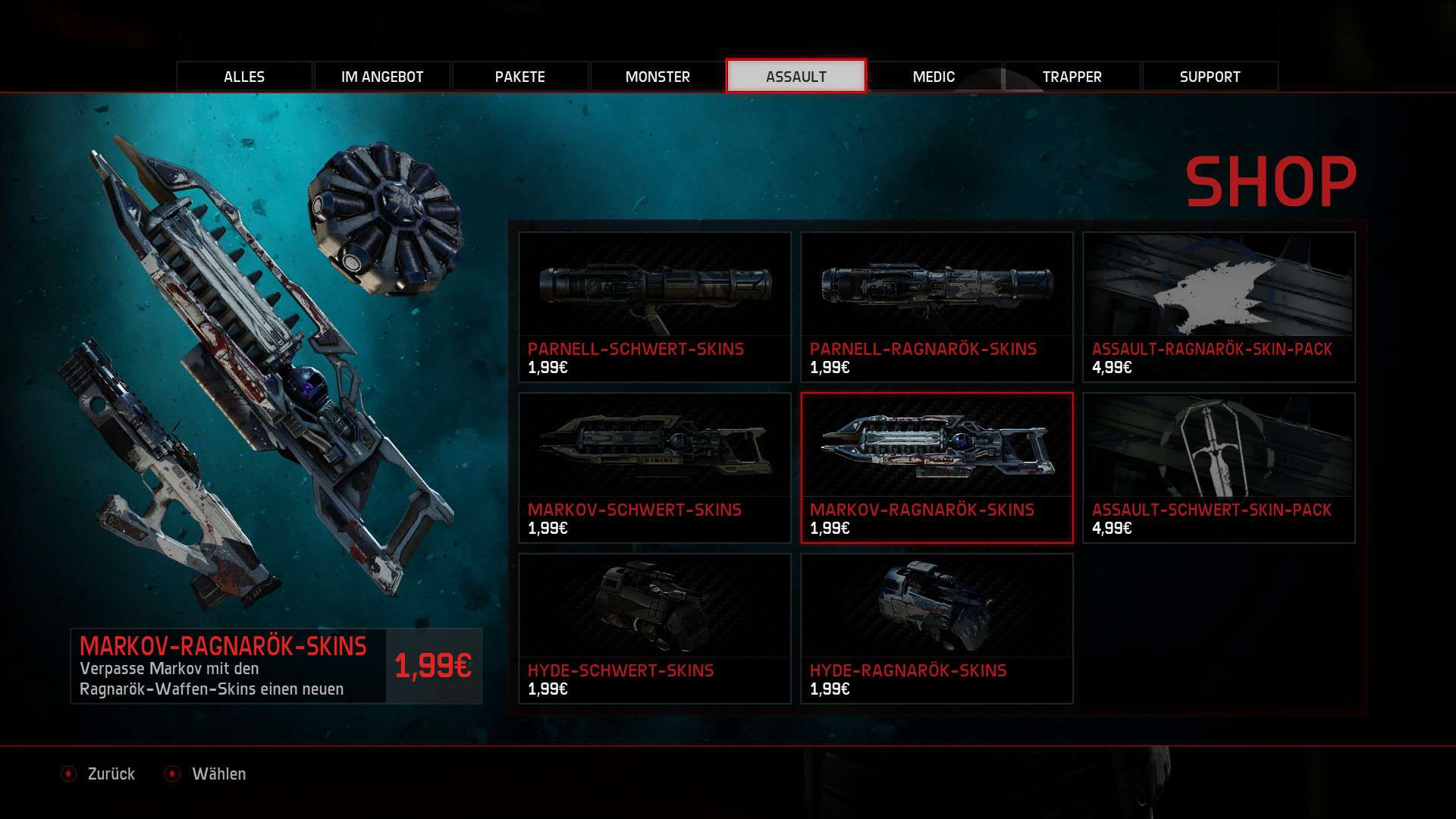Select Markov-Schwert-Skins item

click(654, 467)
